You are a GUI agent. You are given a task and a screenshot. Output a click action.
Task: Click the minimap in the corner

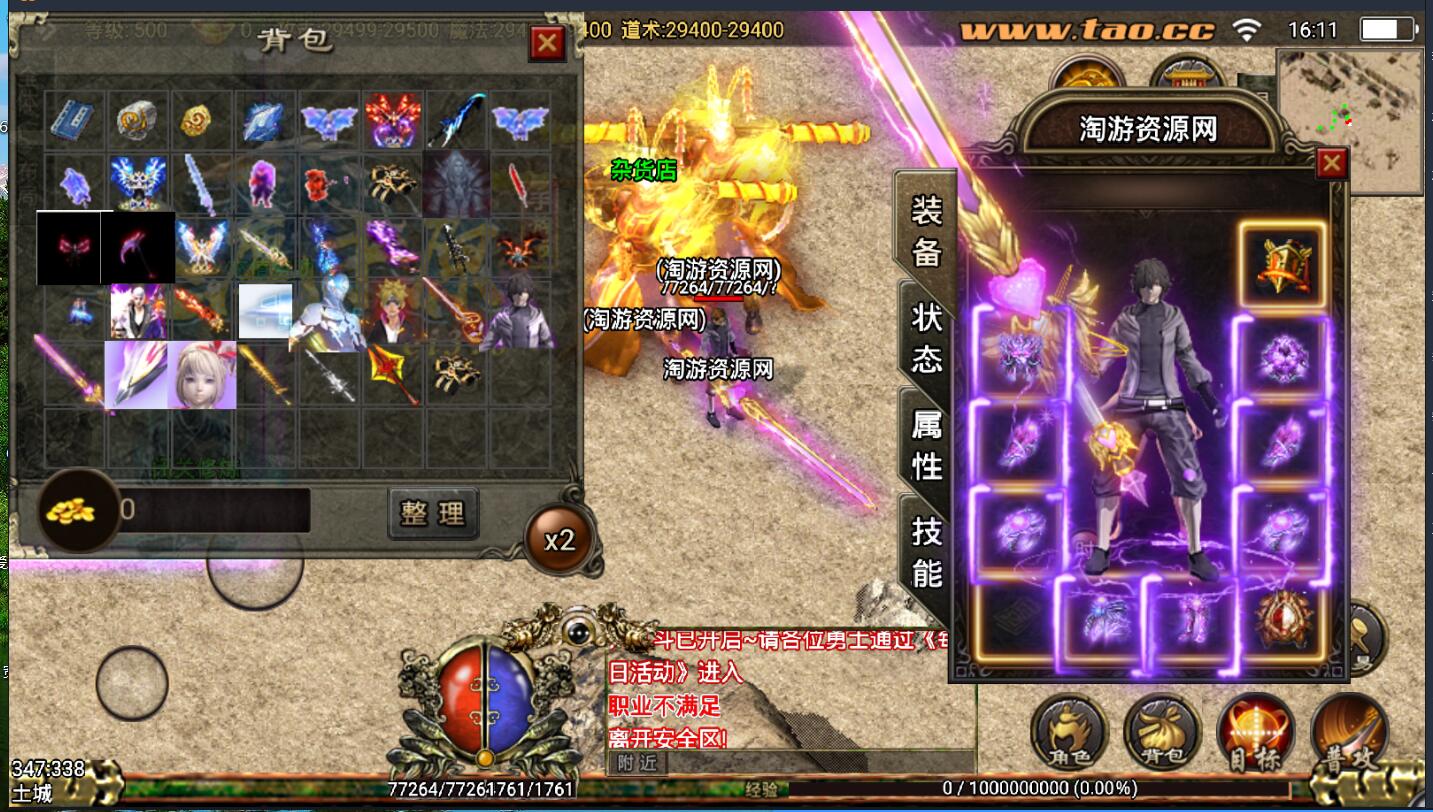coord(1349,119)
